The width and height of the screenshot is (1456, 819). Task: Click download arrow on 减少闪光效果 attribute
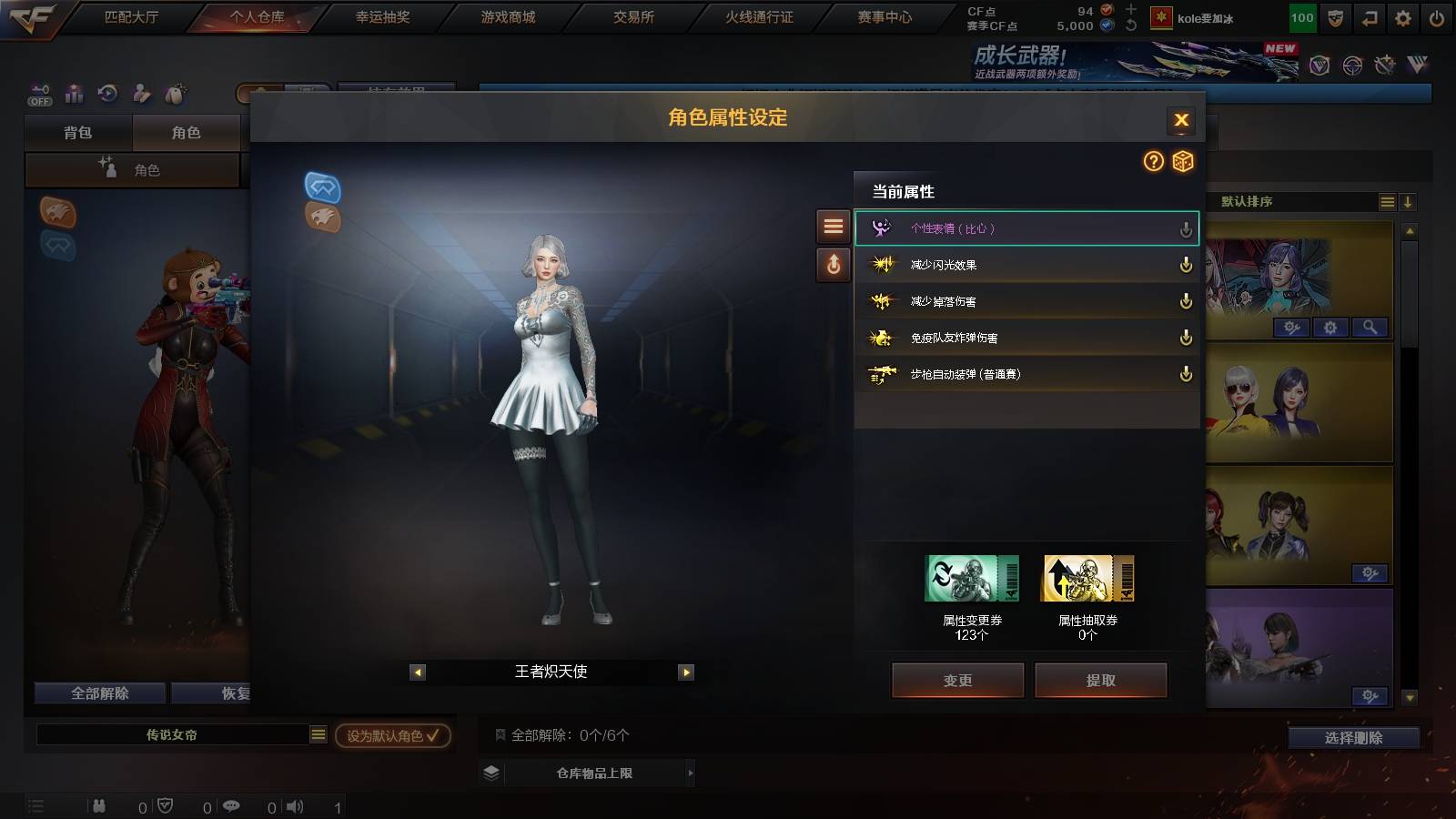[x=1186, y=265]
